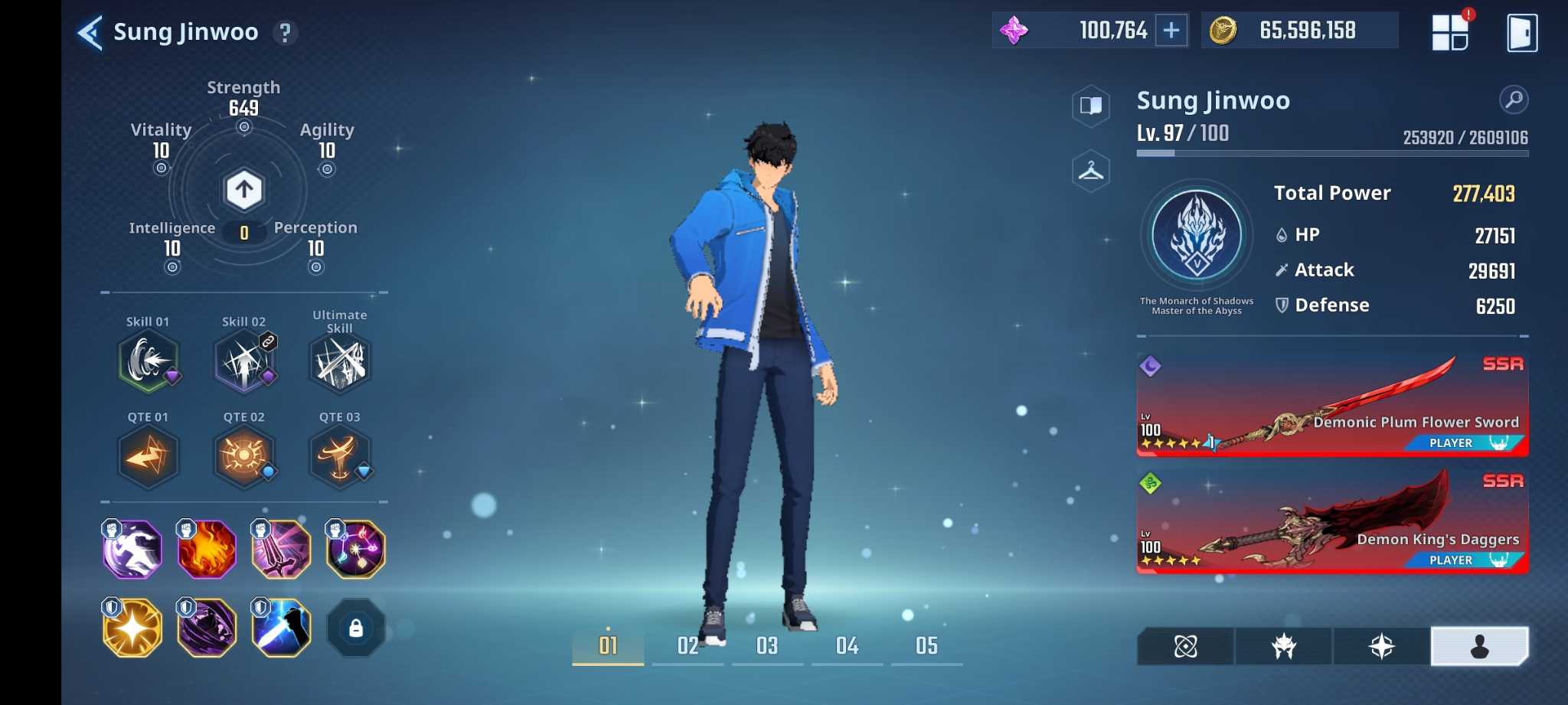Choose the Ultimate Skill slot

tap(340, 362)
